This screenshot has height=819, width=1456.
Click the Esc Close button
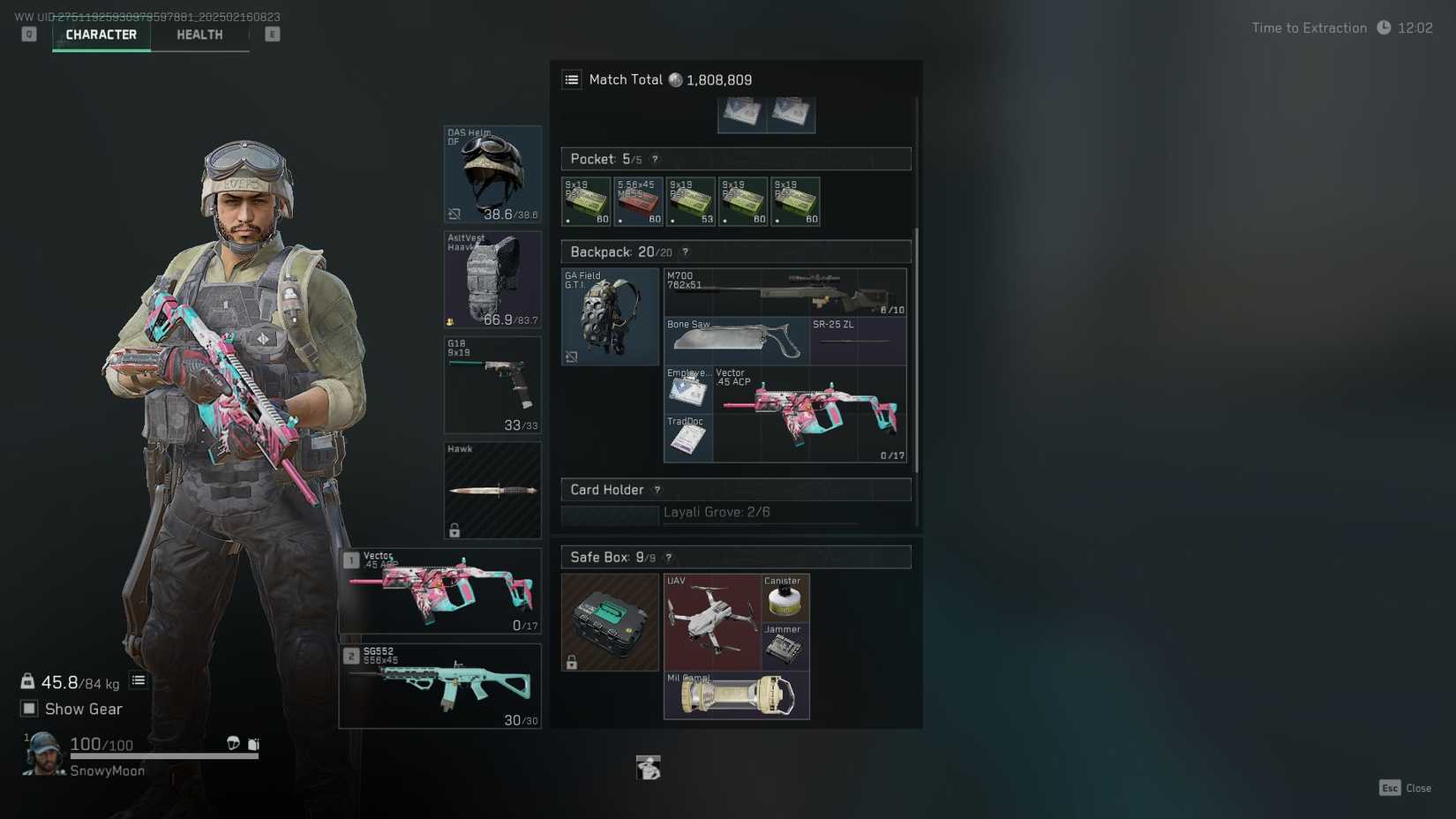click(x=1405, y=788)
